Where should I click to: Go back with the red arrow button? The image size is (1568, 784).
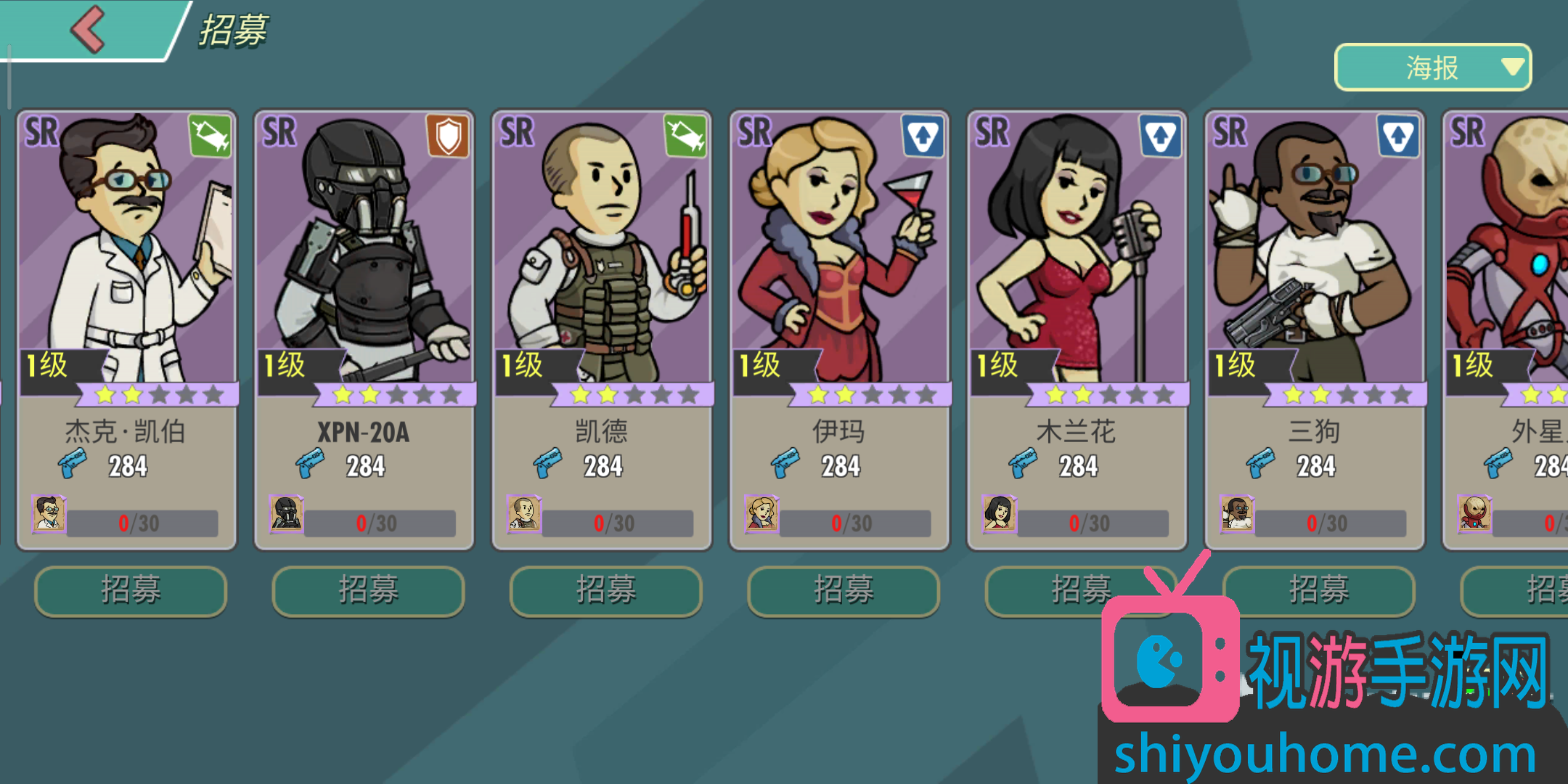coord(89,30)
